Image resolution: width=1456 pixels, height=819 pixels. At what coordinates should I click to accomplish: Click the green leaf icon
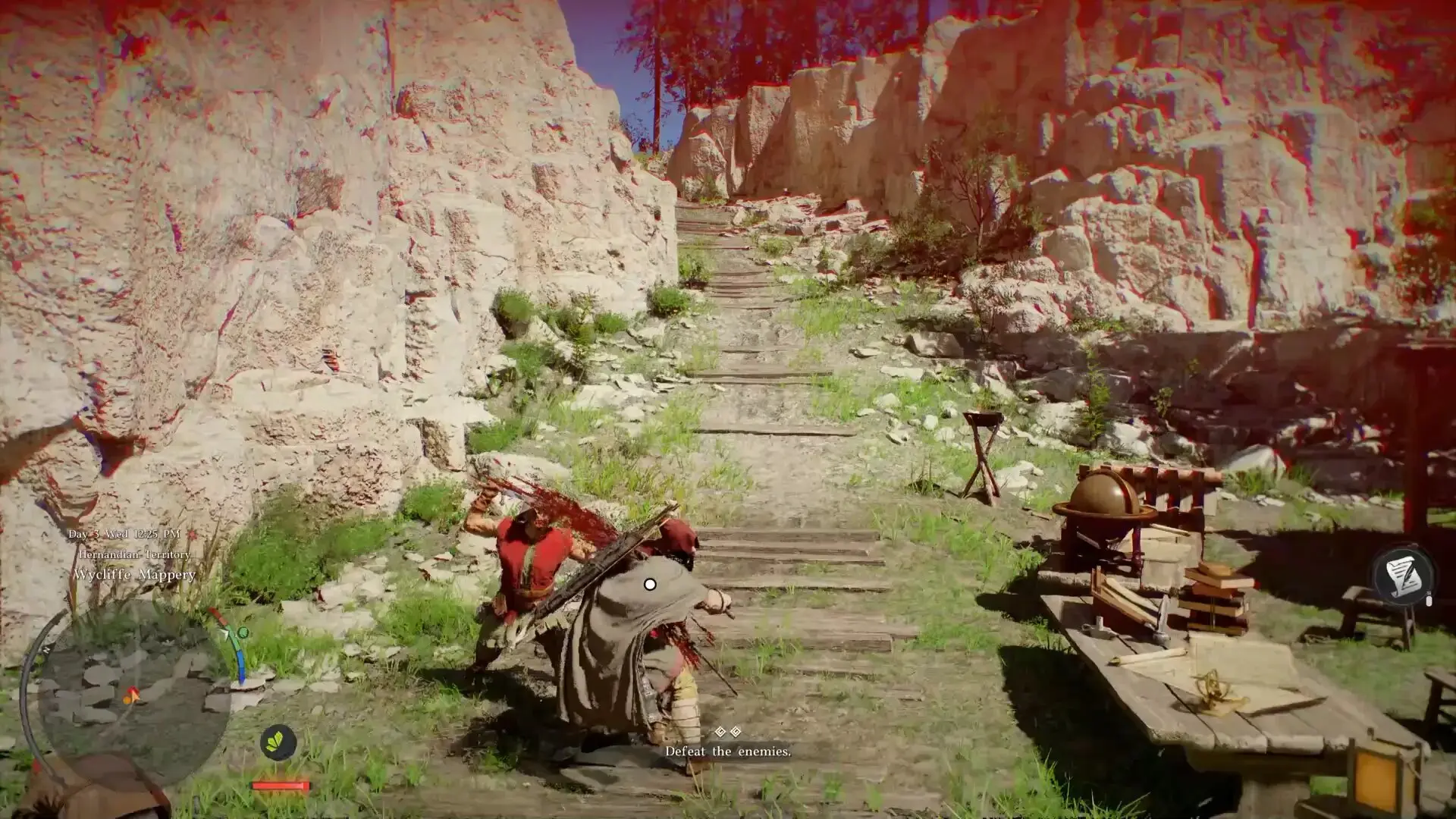click(278, 742)
